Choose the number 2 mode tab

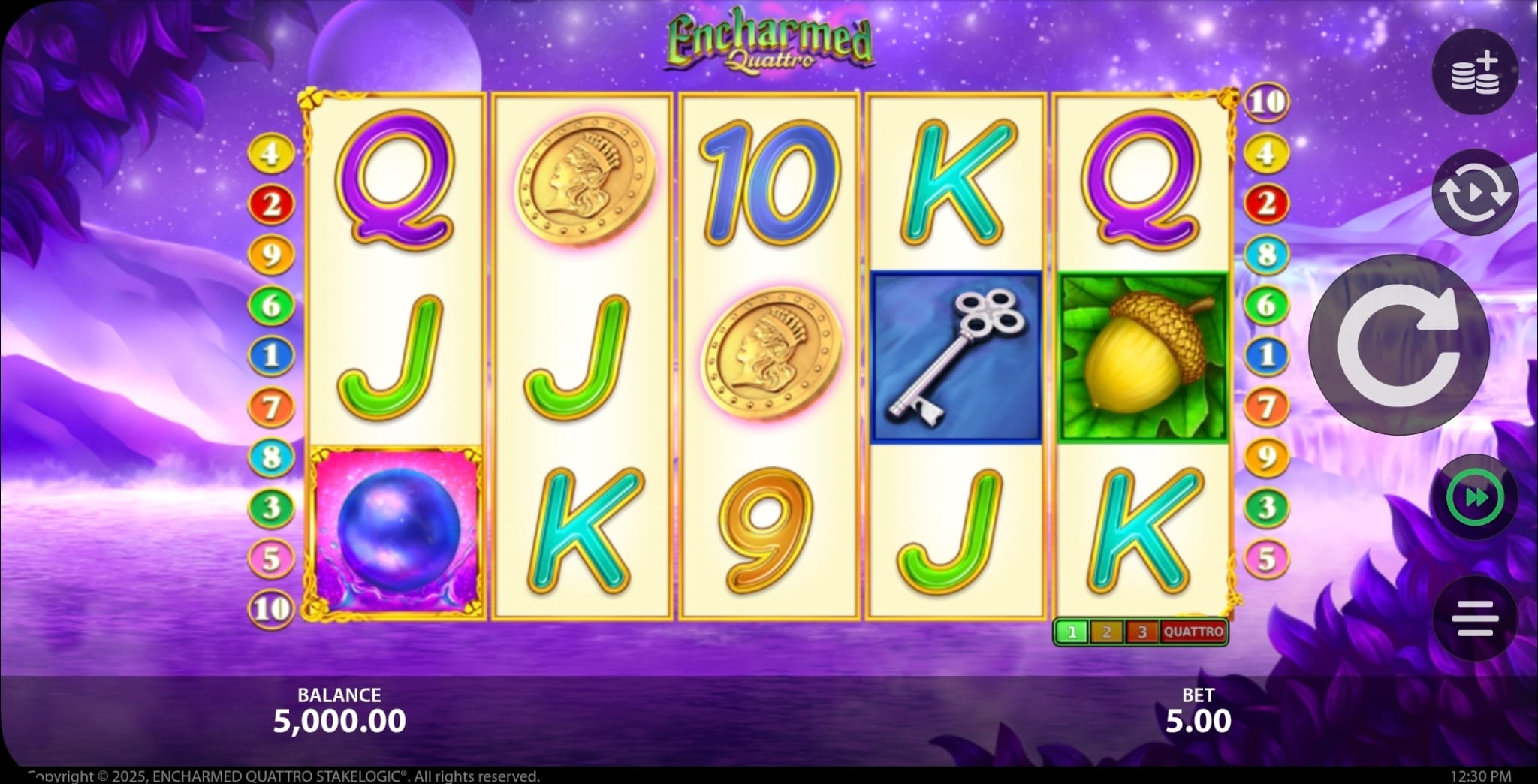[1106, 632]
